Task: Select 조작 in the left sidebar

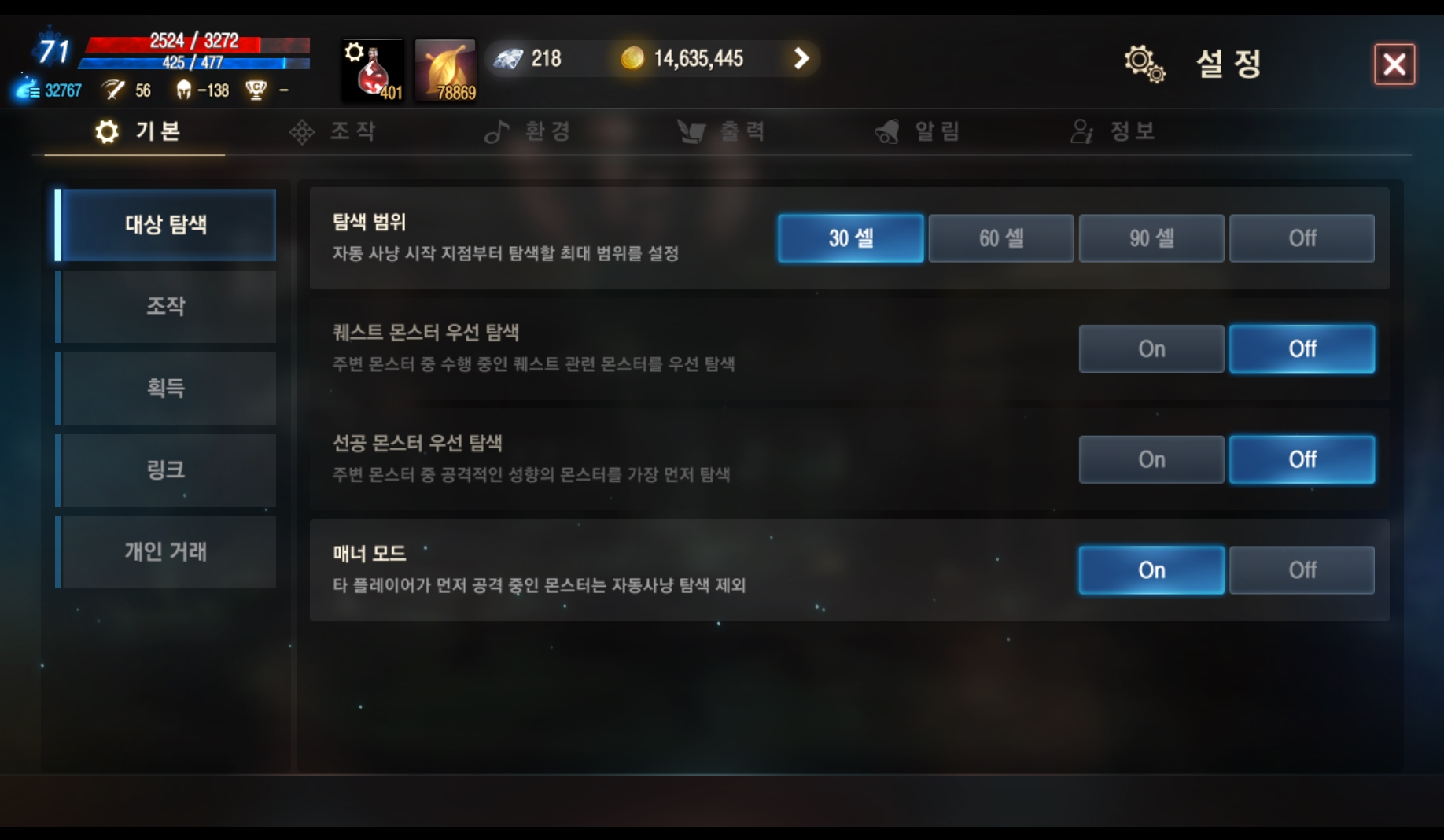Action: [x=166, y=307]
